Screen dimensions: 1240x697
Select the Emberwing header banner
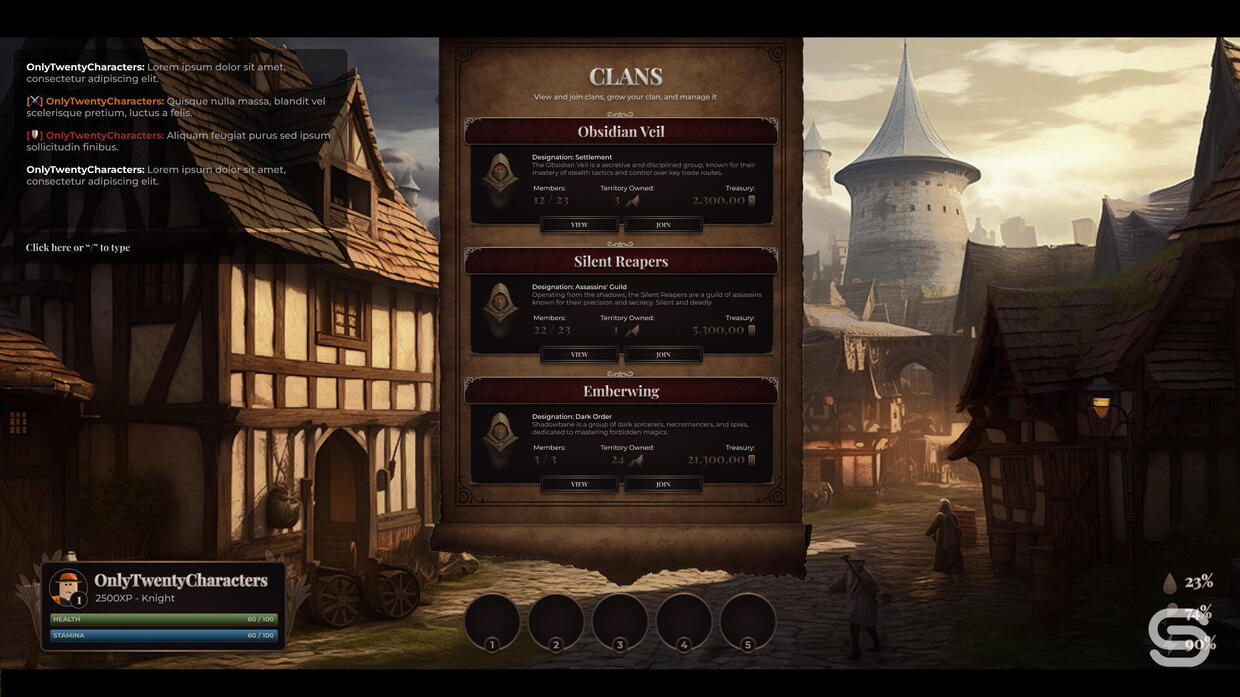pos(621,392)
